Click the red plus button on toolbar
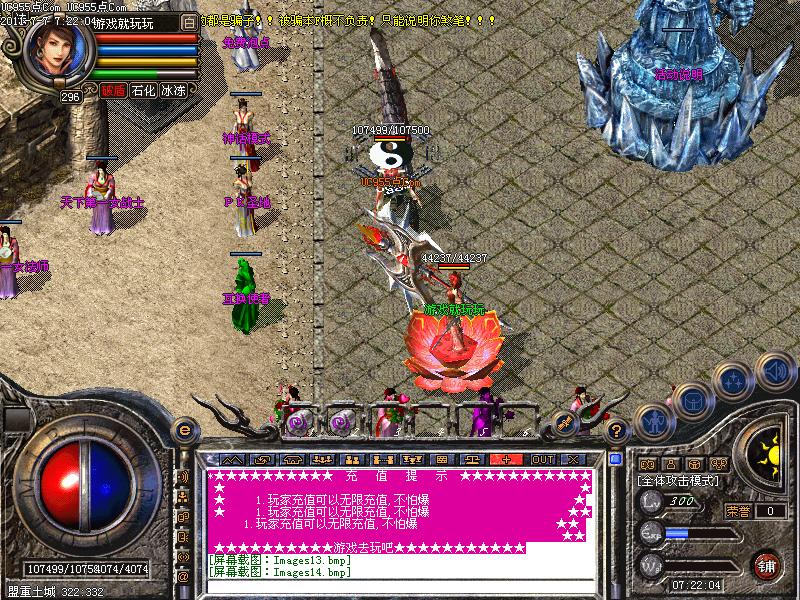Image resolution: width=800 pixels, height=600 pixels. coord(507,459)
